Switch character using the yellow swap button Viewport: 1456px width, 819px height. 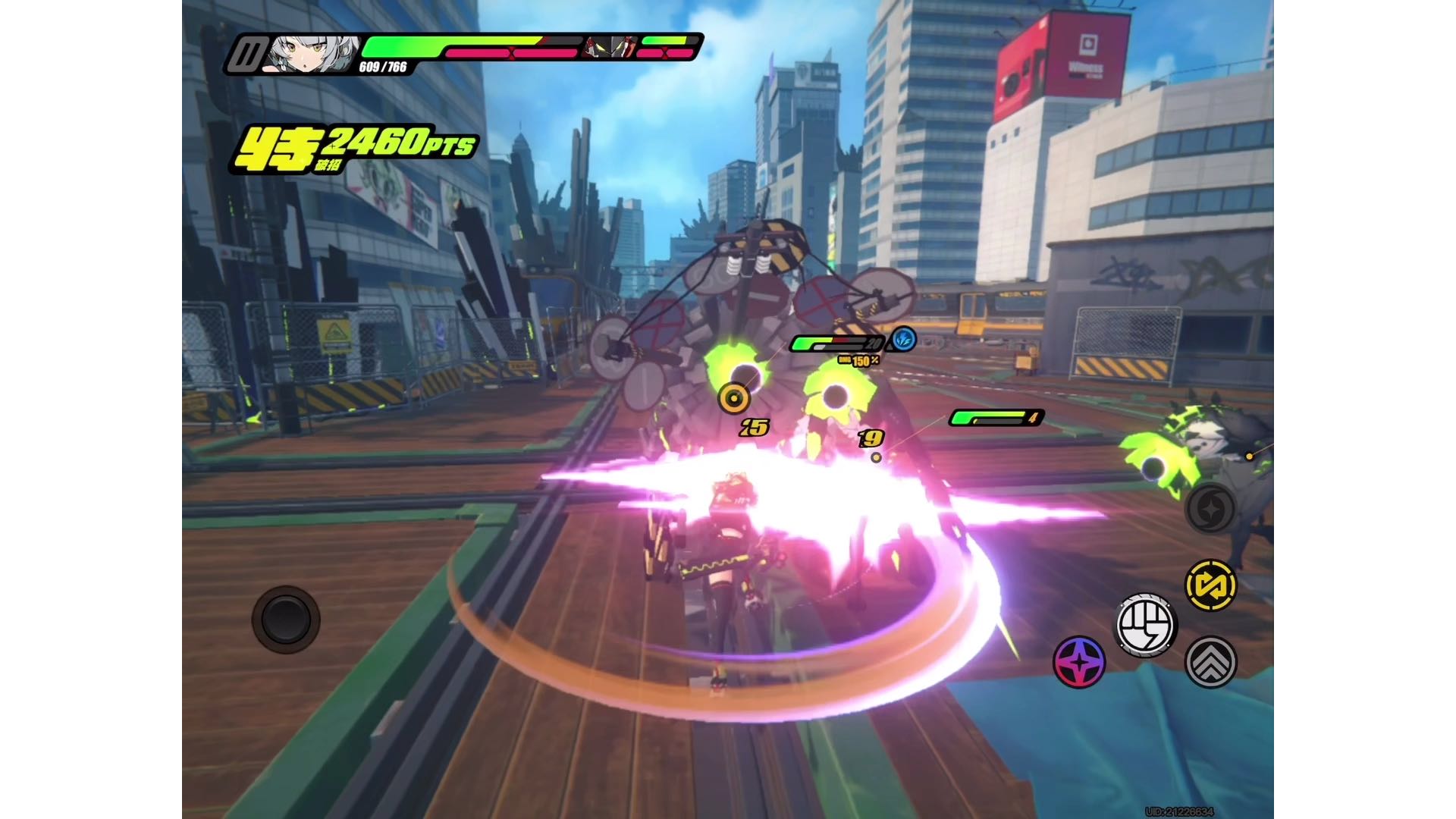point(1210,585)
